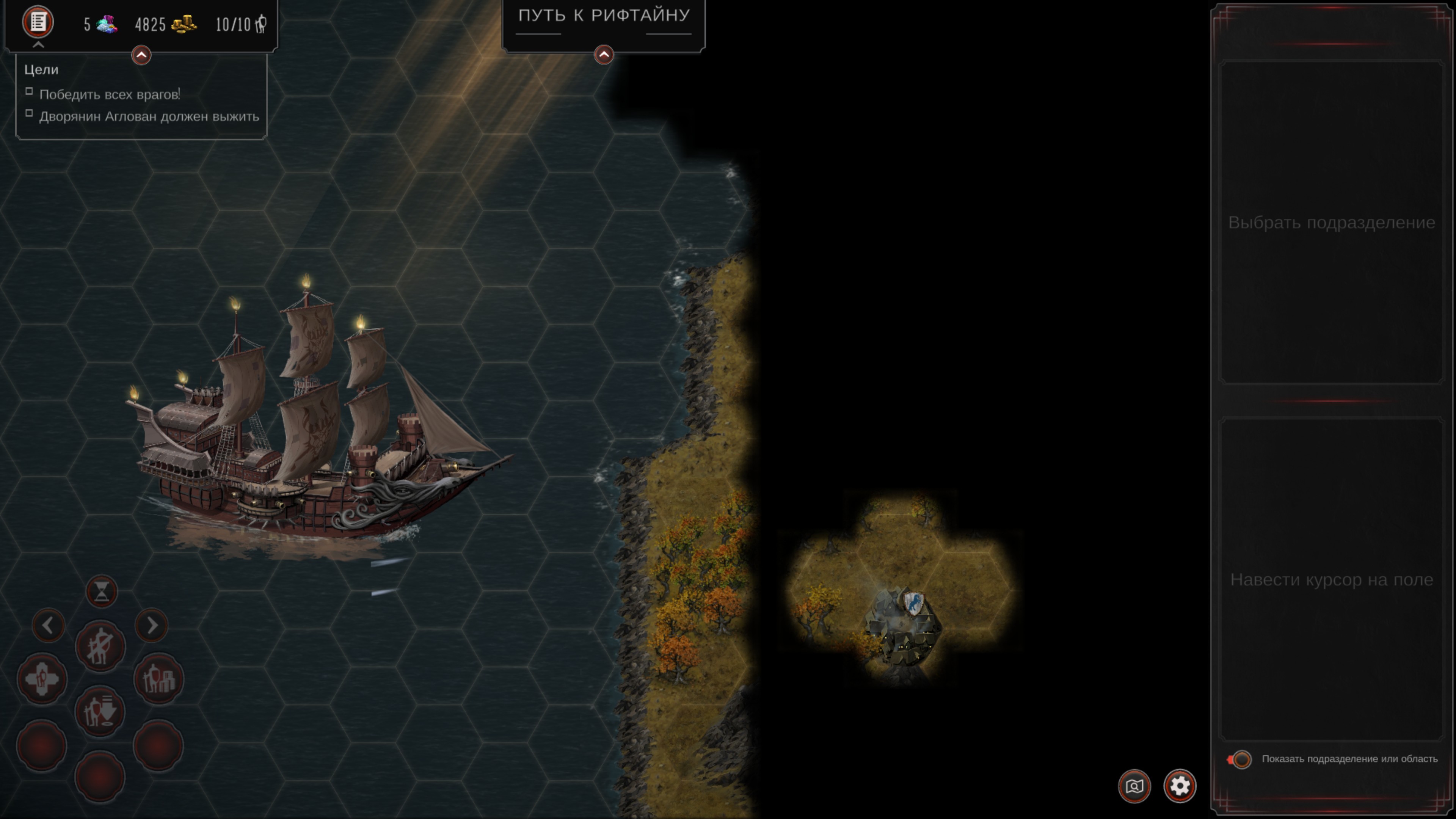The image size is (1456, 819).
Task: Open settings with the gear icon
Action: [x=1180, y=786]
